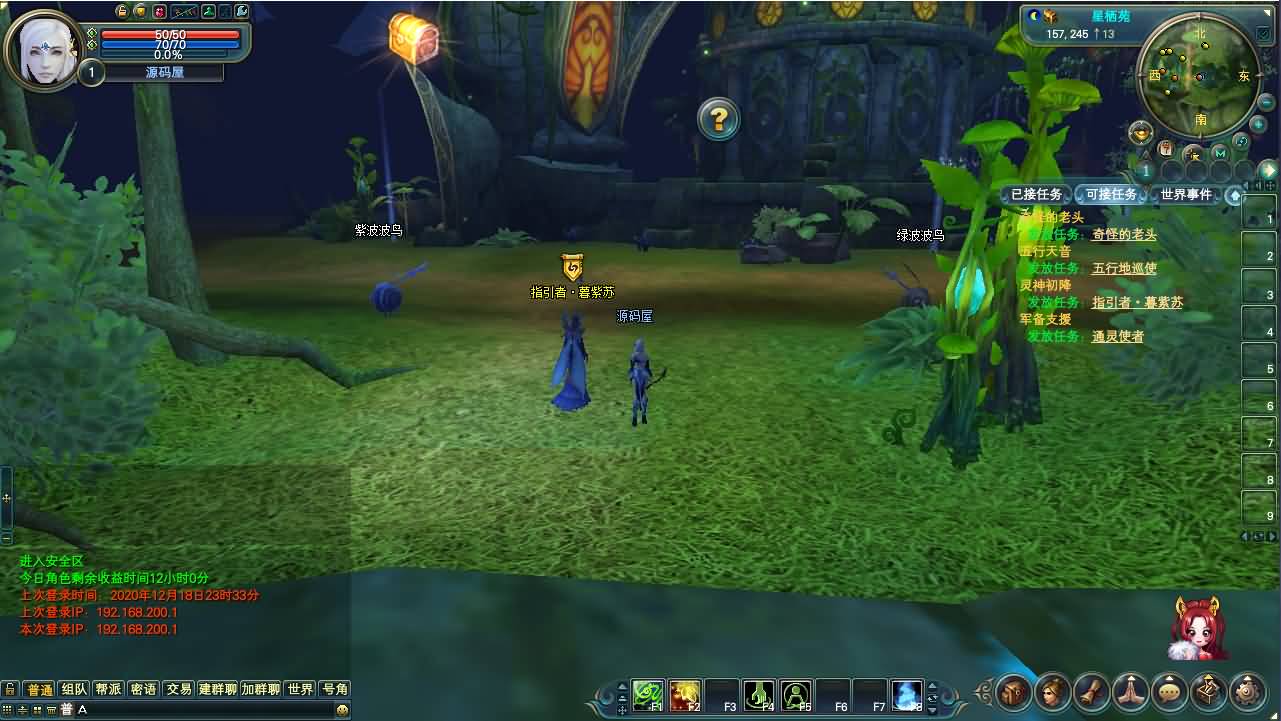Expand the arrow above the chat bubble icon
This screenshot has height=721, width=1281.
[x=1170, y=678]
